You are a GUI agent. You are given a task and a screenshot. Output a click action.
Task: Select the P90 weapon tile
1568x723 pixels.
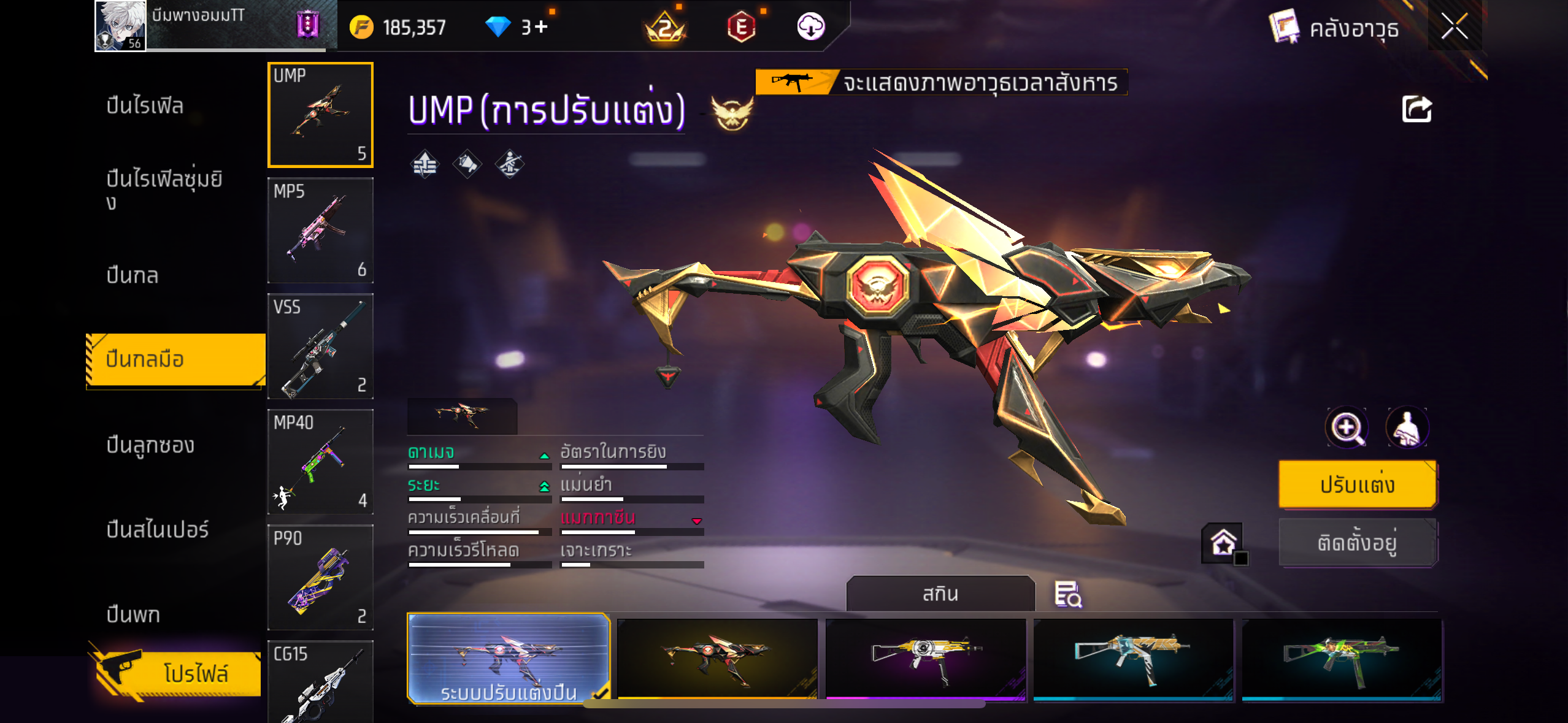click(320, 577)
